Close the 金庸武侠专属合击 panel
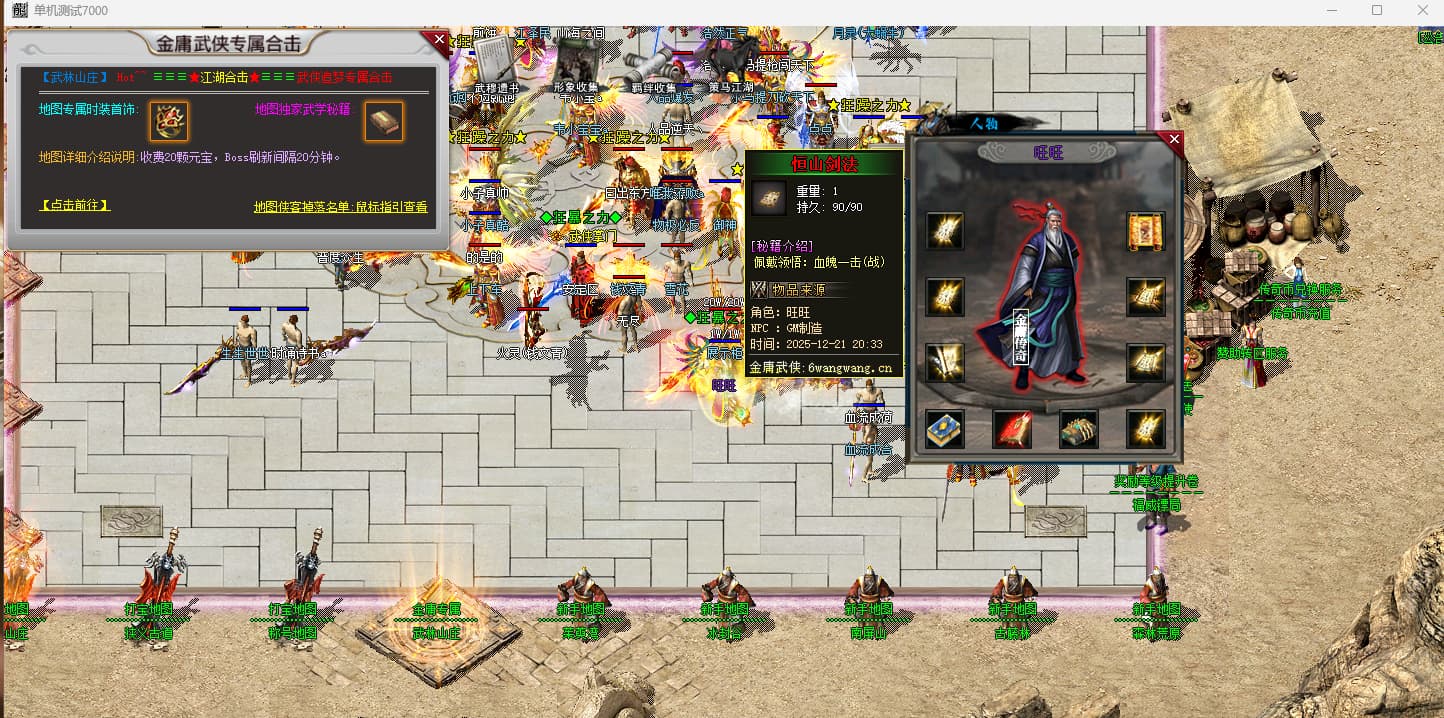The image size is (1444, 718). click(x=438, y=41)
